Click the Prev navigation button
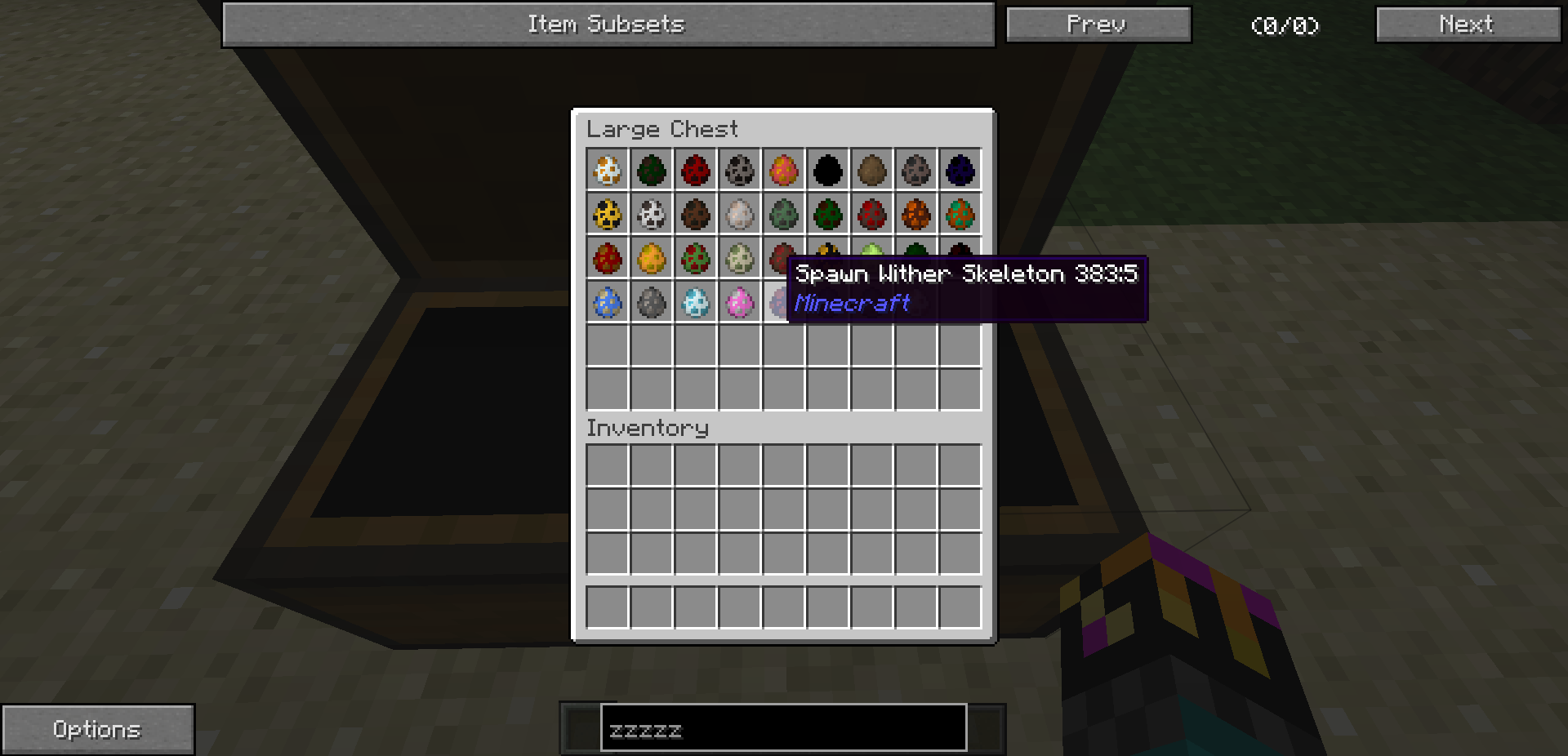Image resolution: width=1568 pixels, height=756 pixels. point(1098,24)
